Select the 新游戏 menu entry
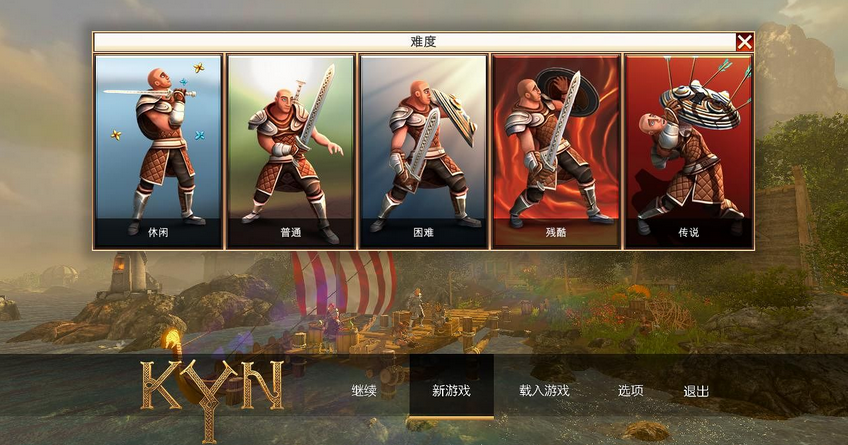Viewport: 848px width, 445px height. coord(451,390)
